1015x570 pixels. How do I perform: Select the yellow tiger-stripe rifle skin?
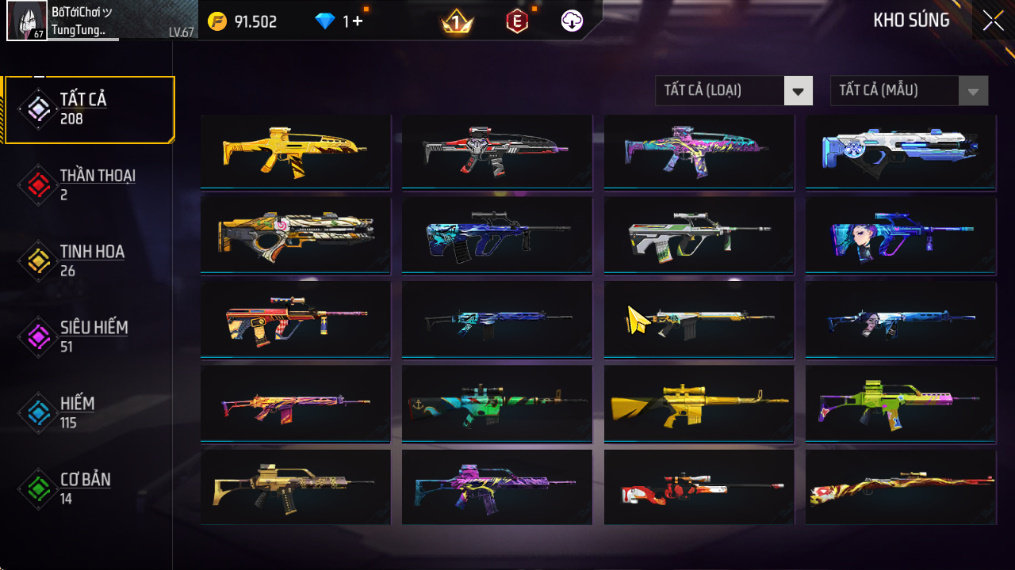[295, 151]
